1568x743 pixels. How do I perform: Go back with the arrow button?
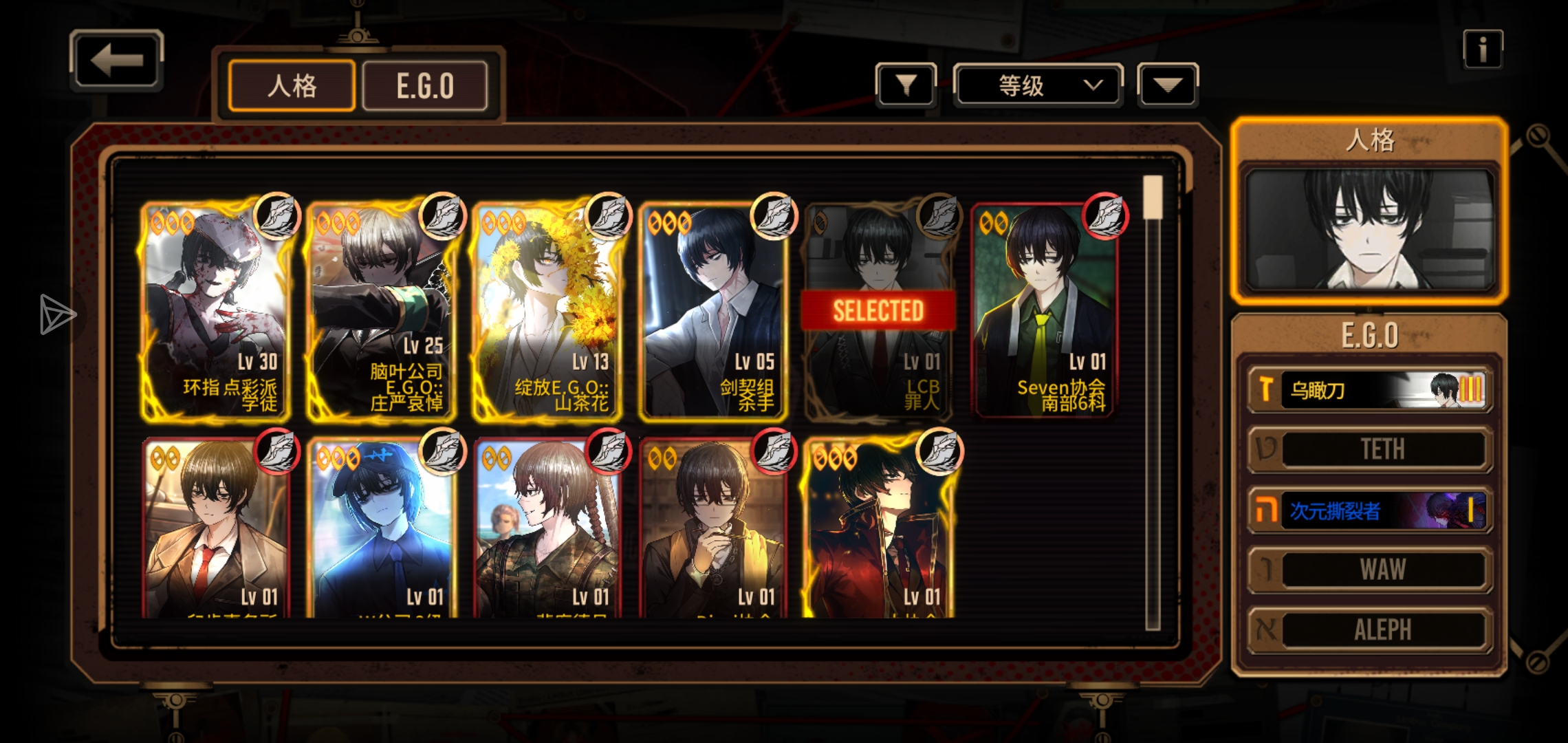tap(116, 61)
